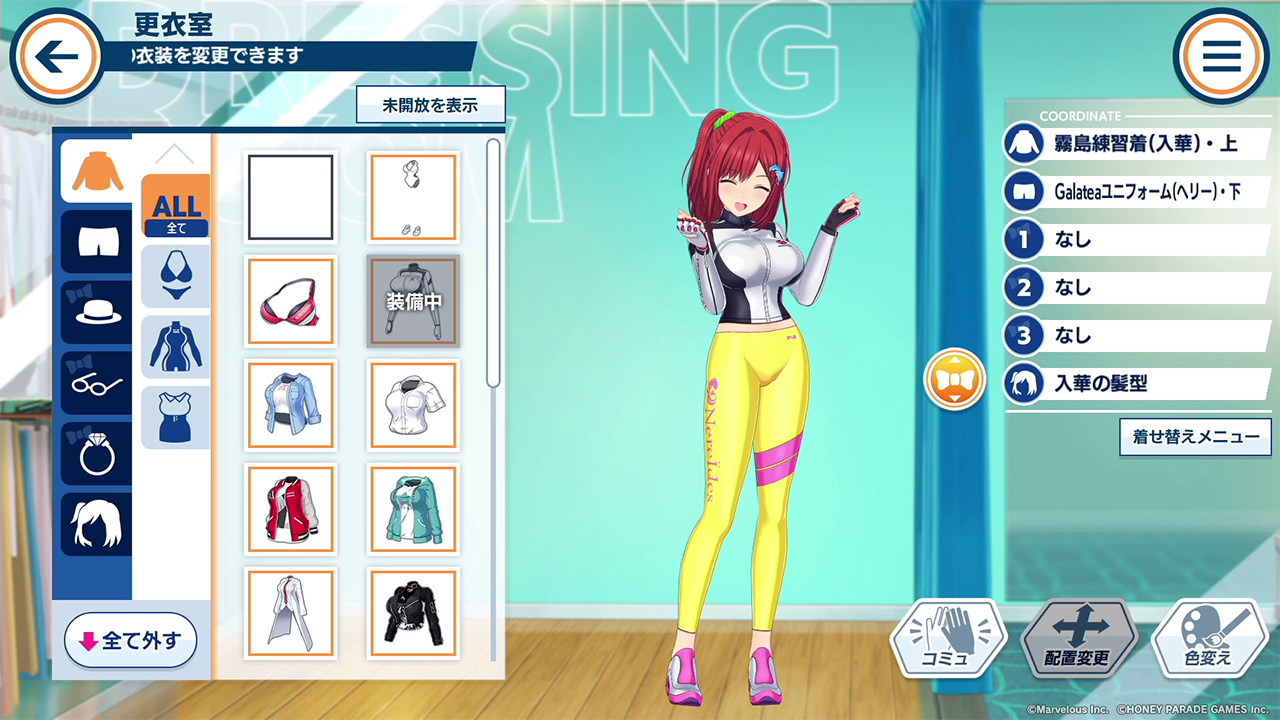The width and height of the screenshot is (1280, 720).
Task: Click the 未開放を表示 button
Action: [430, 105]
